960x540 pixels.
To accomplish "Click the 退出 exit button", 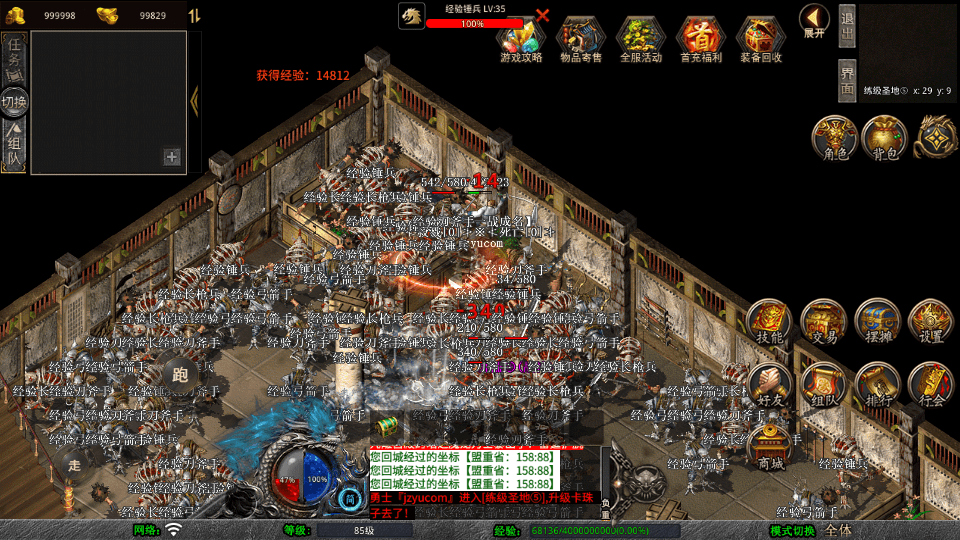I will point(847,26).
